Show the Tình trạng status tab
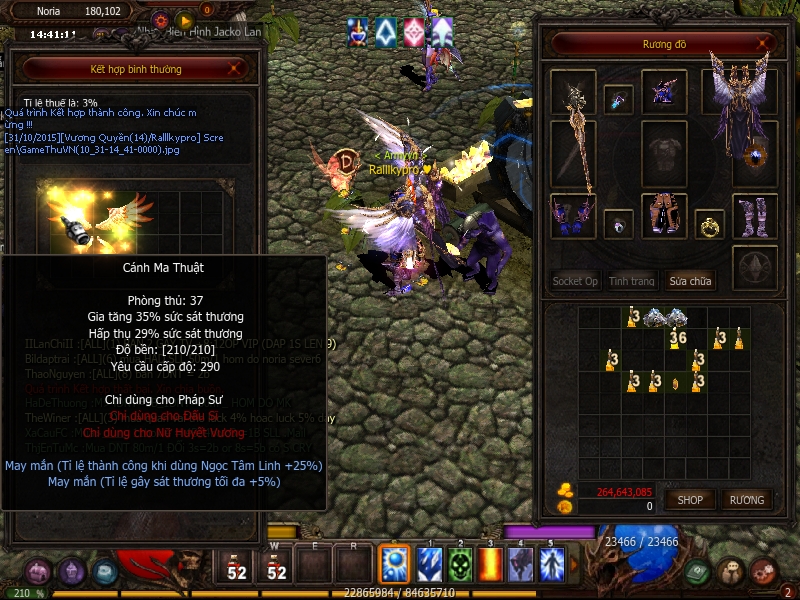This screenshot has width=800, height=600. (632, 281)
